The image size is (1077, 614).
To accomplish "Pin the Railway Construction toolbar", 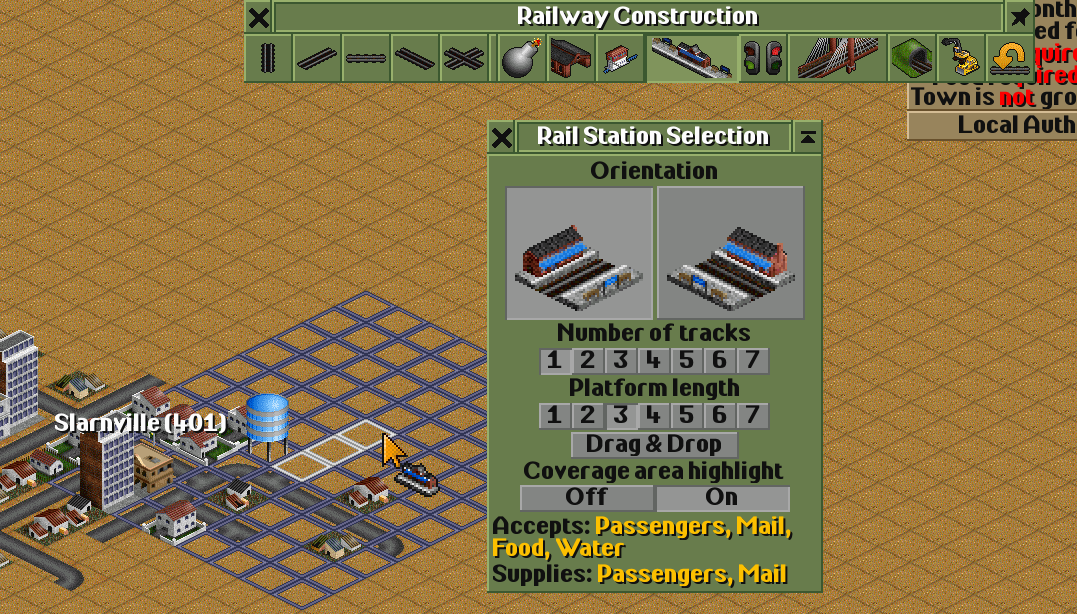I will pyautogui.click(x=1019, y=17).
